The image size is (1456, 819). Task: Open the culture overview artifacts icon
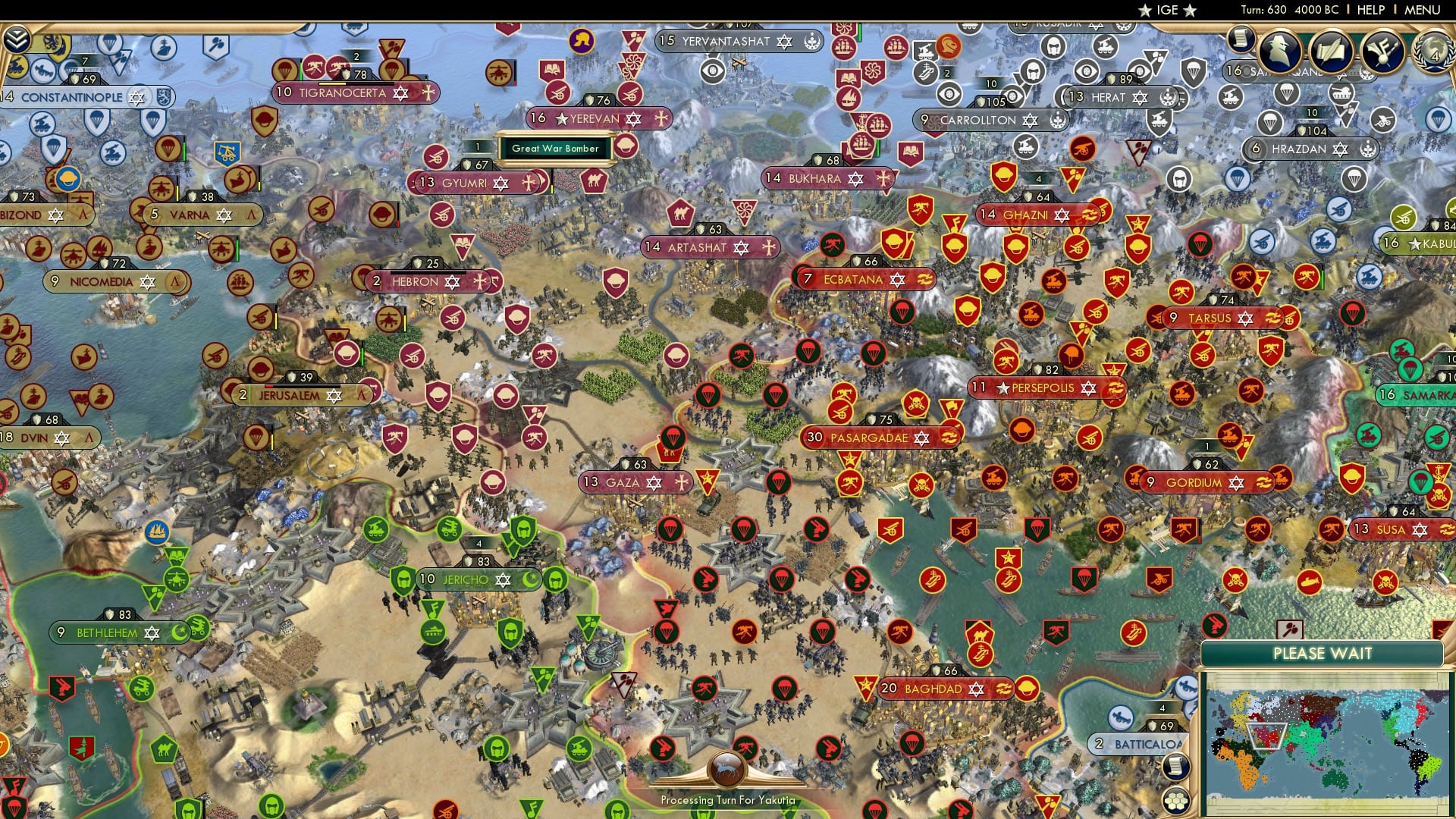tap(1382, 49)
